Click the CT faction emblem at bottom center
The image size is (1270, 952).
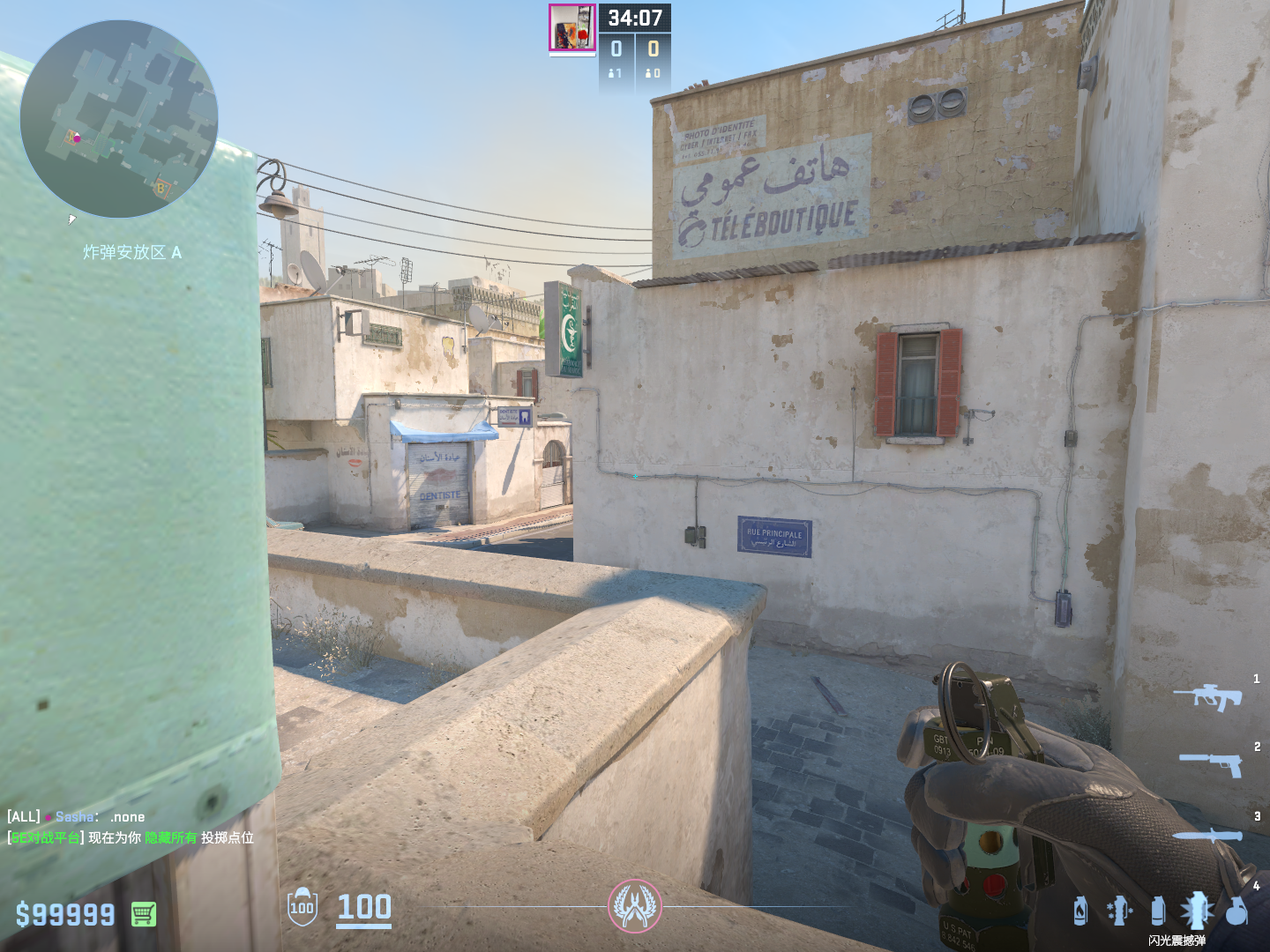pyautogui.click(x=634, y=905)
